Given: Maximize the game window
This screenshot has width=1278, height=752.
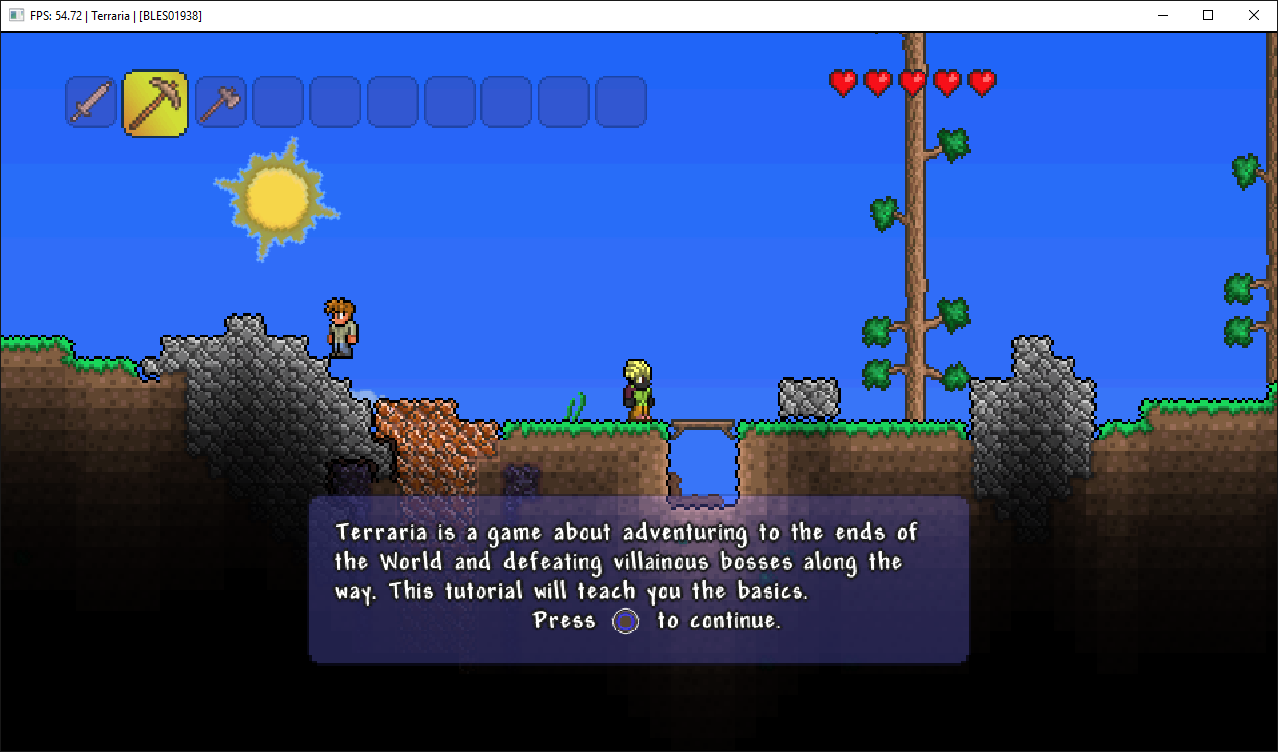Looking at the screenshot, I should (x=1208, y=15).
